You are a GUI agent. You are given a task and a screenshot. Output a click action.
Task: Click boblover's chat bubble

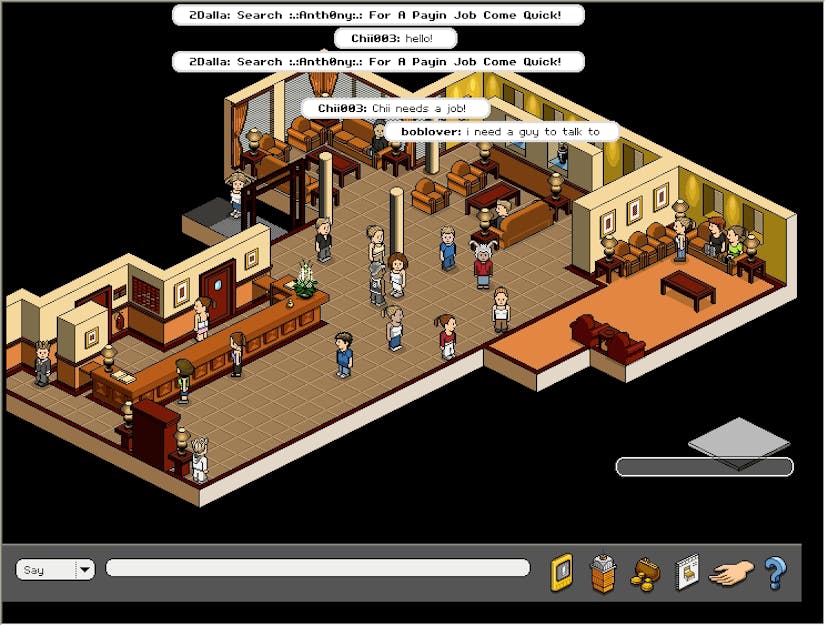pyautogui.click(x=502, y=132)
